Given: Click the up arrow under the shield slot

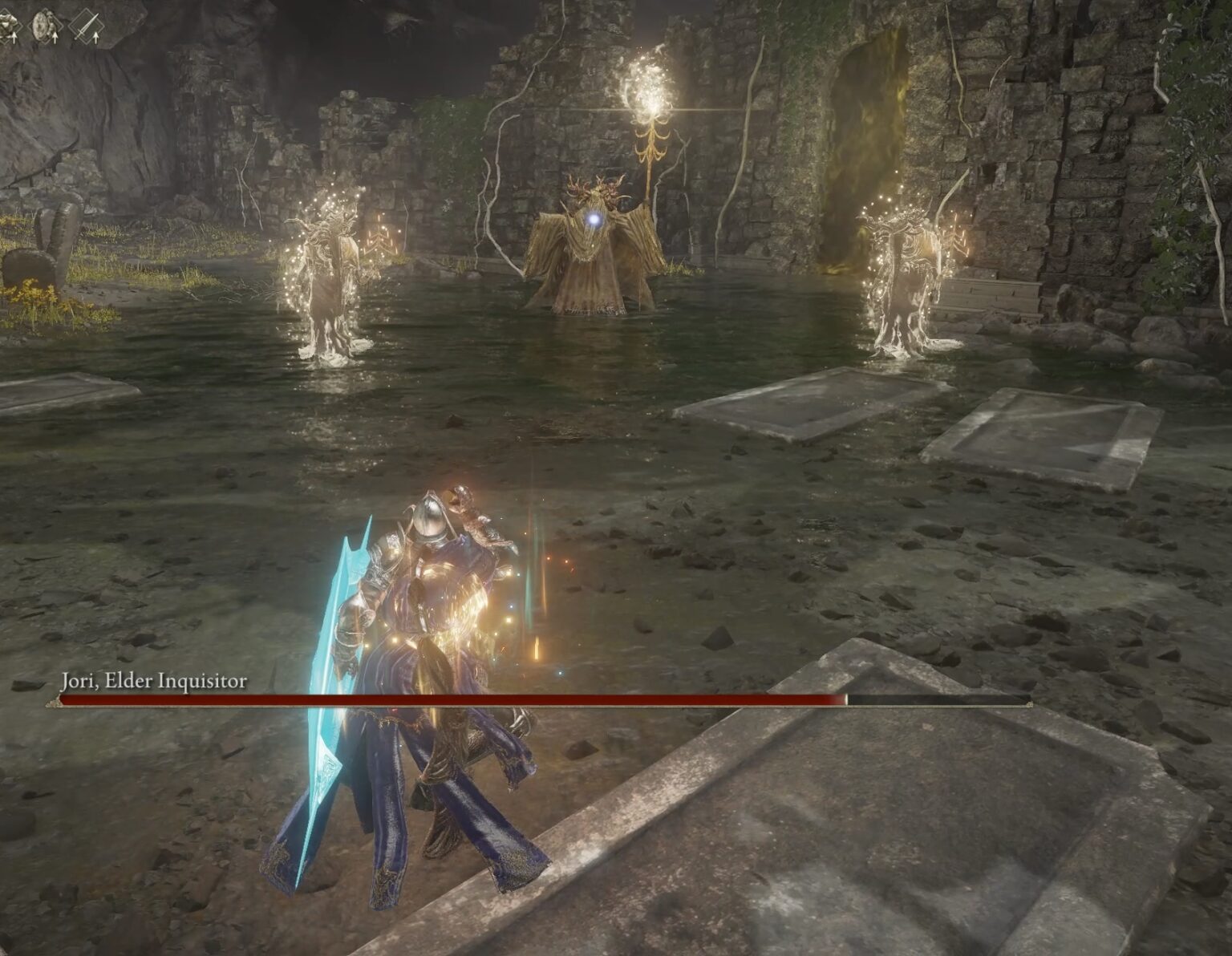Looking at the screenshot, I should (x=55, y=38).
